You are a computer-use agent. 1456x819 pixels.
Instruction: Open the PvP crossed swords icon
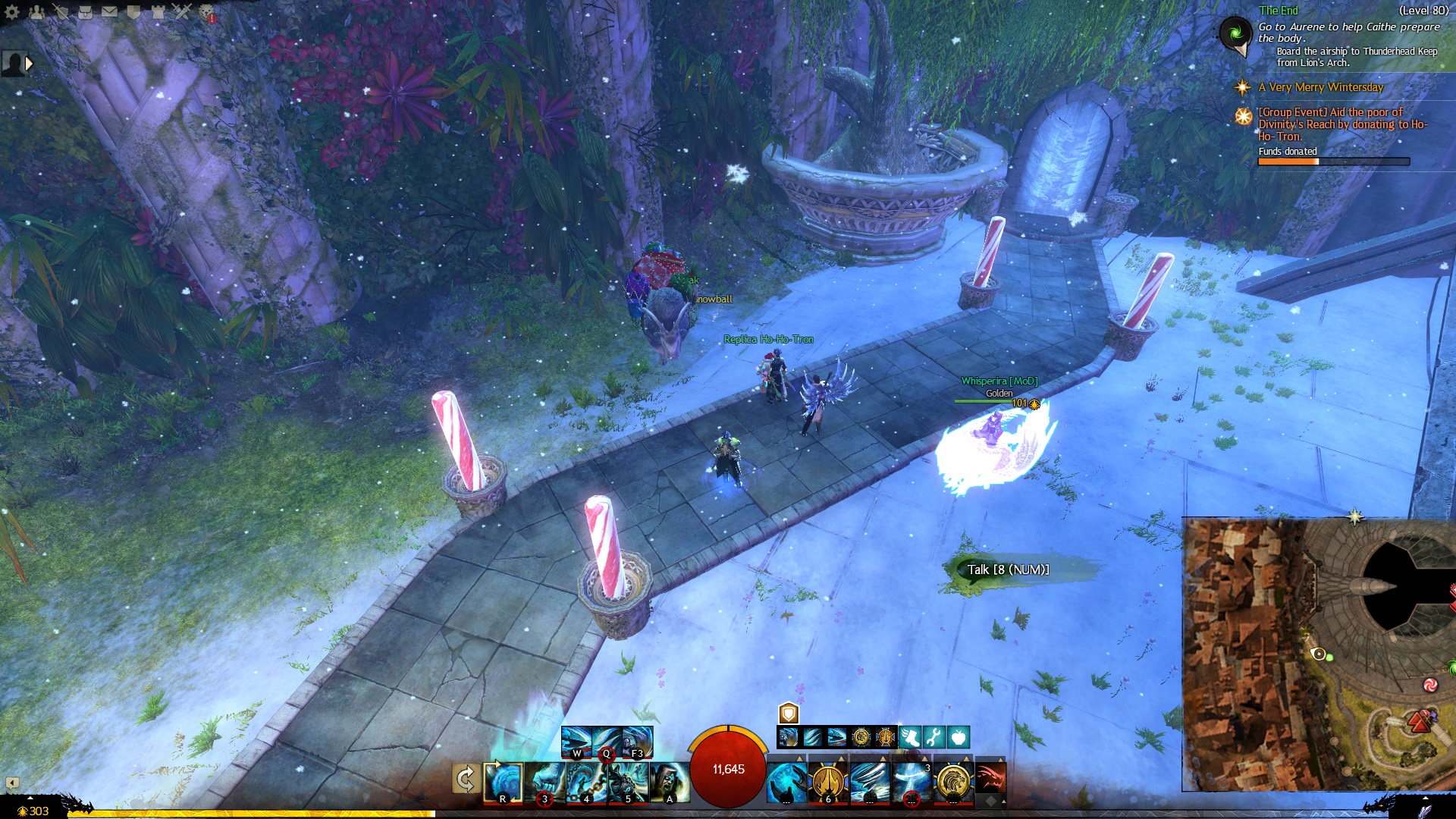(x=182, y=11)
